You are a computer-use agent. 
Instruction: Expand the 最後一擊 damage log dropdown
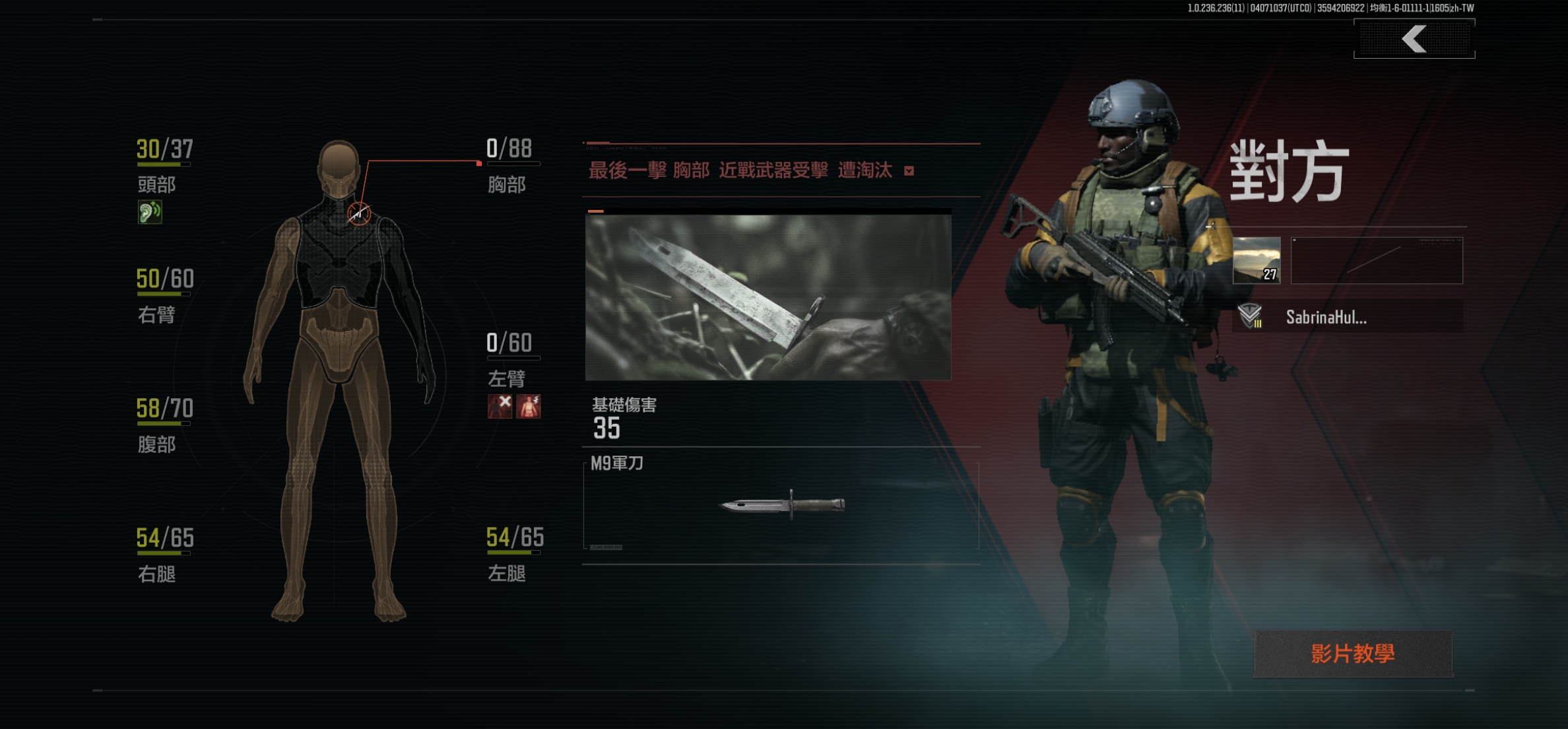point(909,171)
